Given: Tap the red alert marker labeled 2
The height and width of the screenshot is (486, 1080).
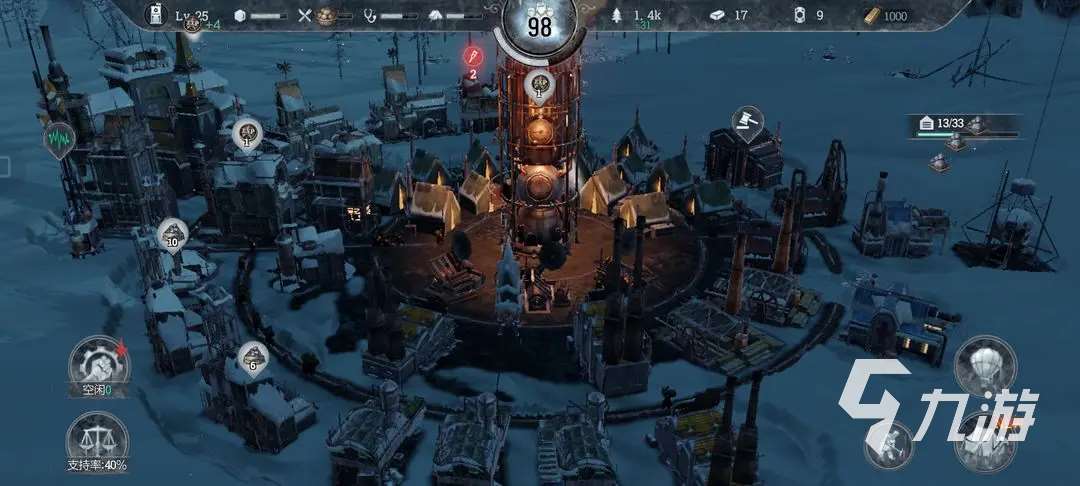Looking at the screenshot, I should click(473, 56).
